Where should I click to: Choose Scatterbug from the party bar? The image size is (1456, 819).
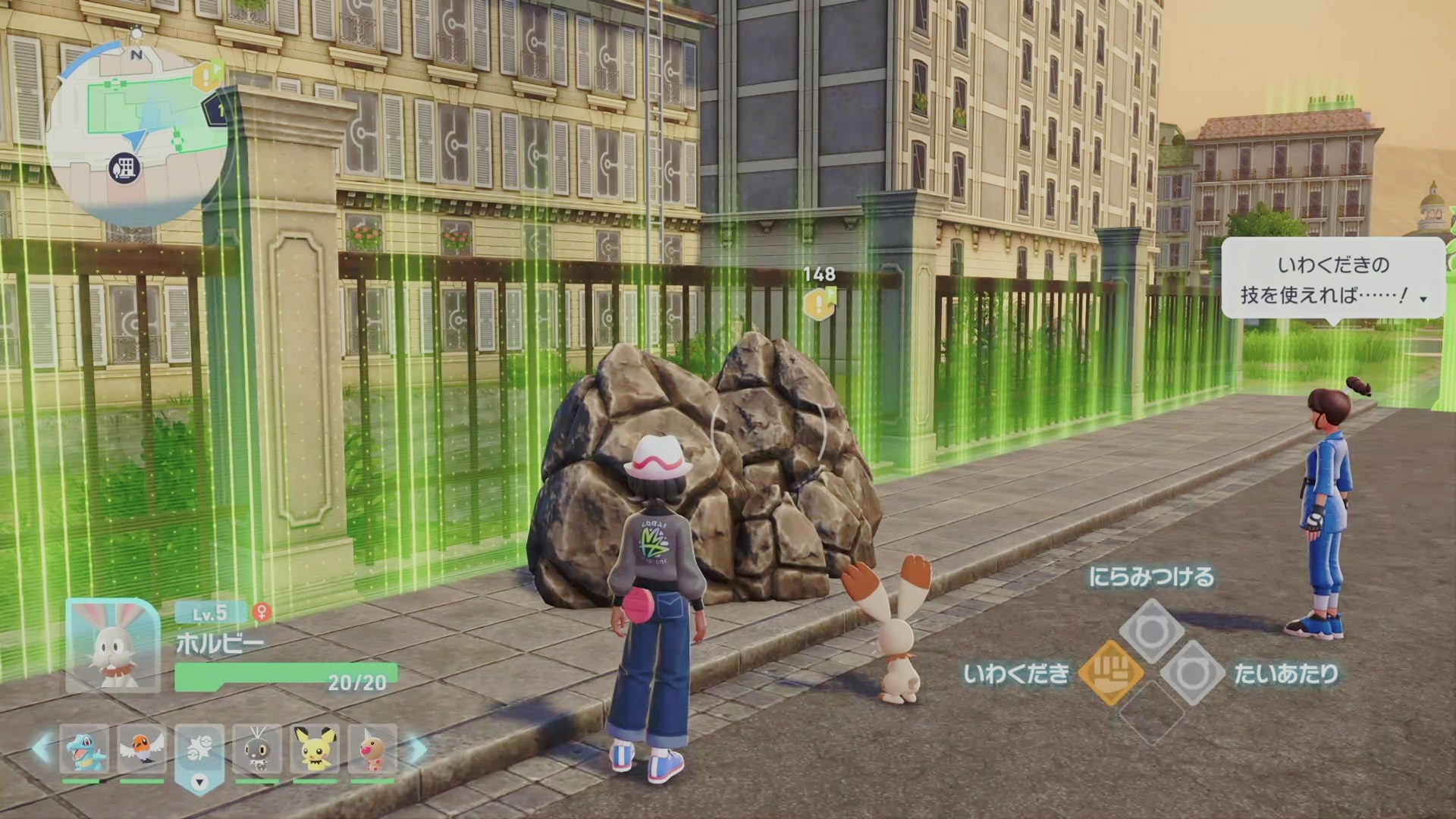tap(257, 749)
